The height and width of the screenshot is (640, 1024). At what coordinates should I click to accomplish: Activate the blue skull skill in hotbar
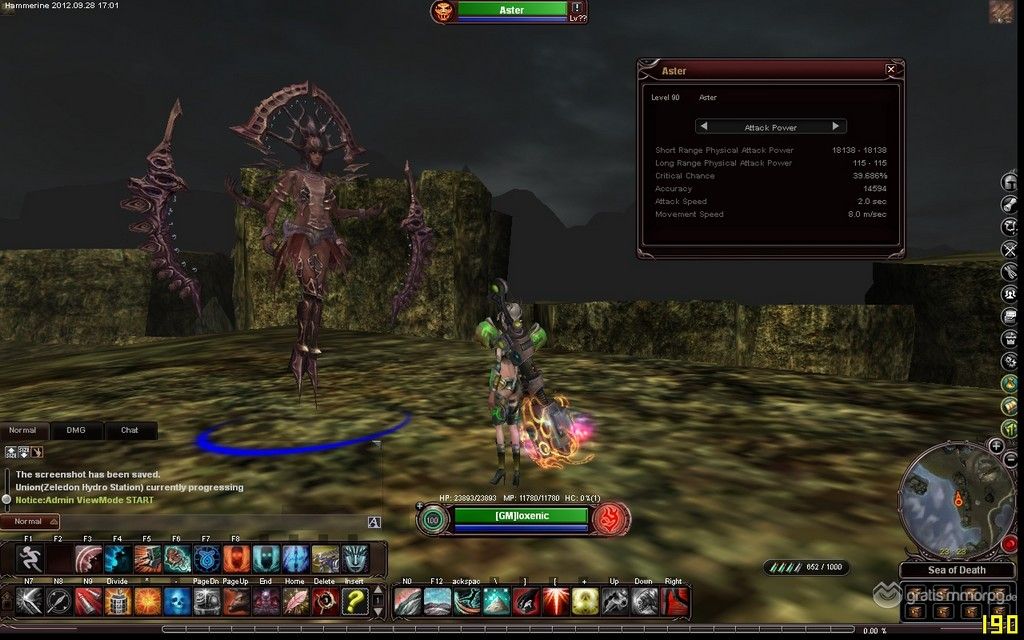(177, 600)
